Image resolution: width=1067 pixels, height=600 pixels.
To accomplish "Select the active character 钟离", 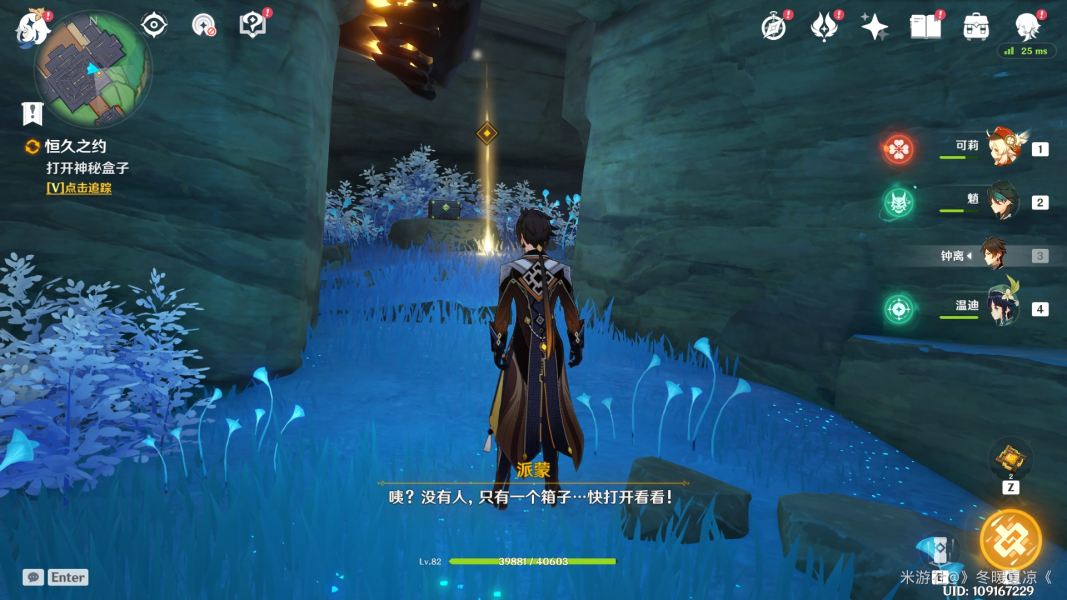I will (993, 255).
